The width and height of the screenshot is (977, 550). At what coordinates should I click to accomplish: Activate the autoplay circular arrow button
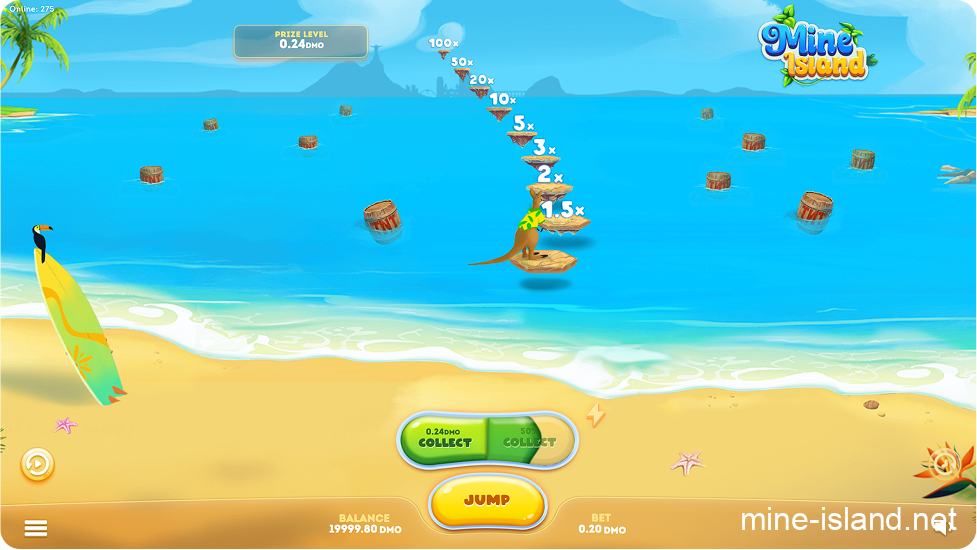[x=38, y=464]
